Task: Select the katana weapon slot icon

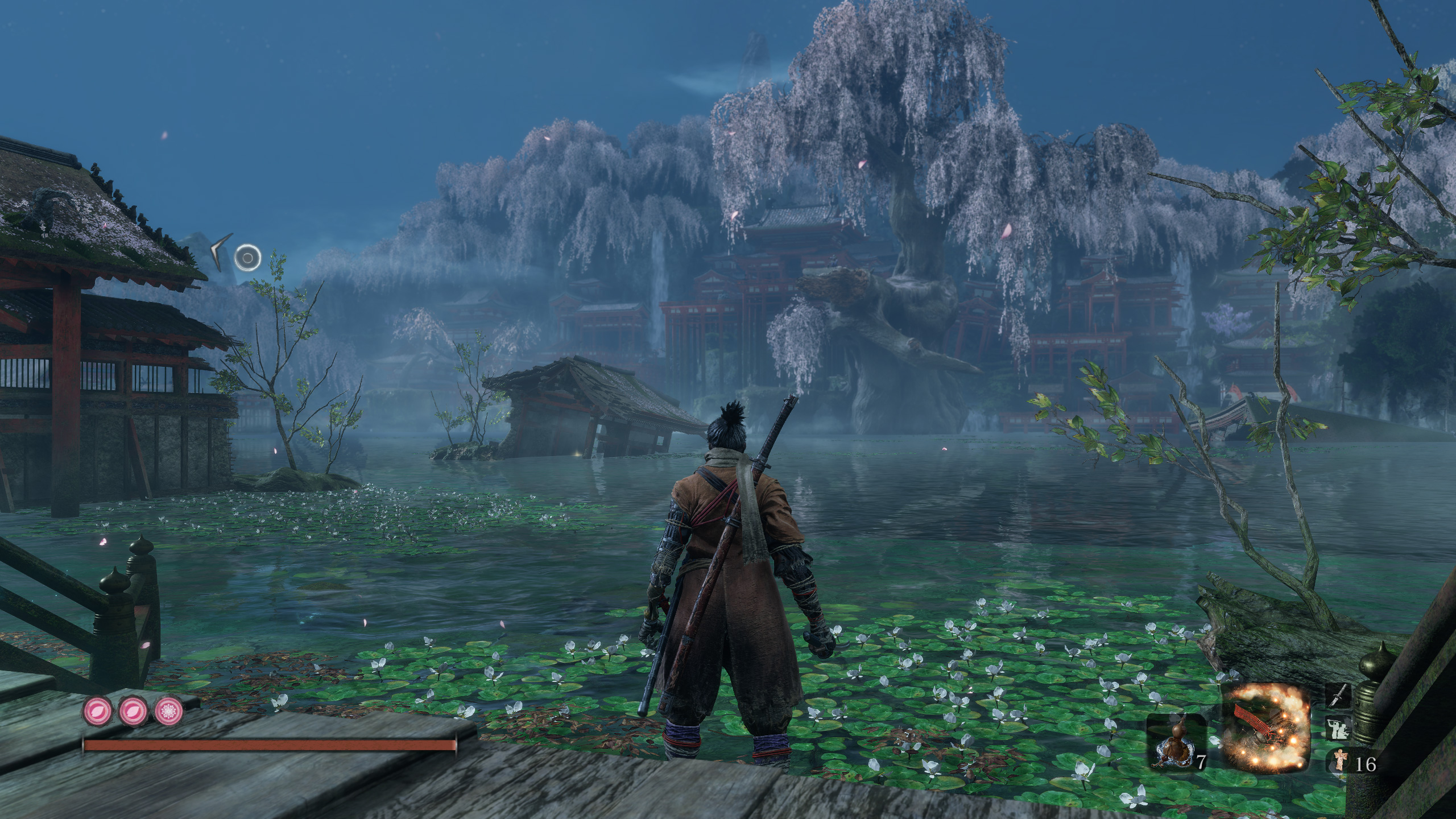Action: (x=1338, y=695)
